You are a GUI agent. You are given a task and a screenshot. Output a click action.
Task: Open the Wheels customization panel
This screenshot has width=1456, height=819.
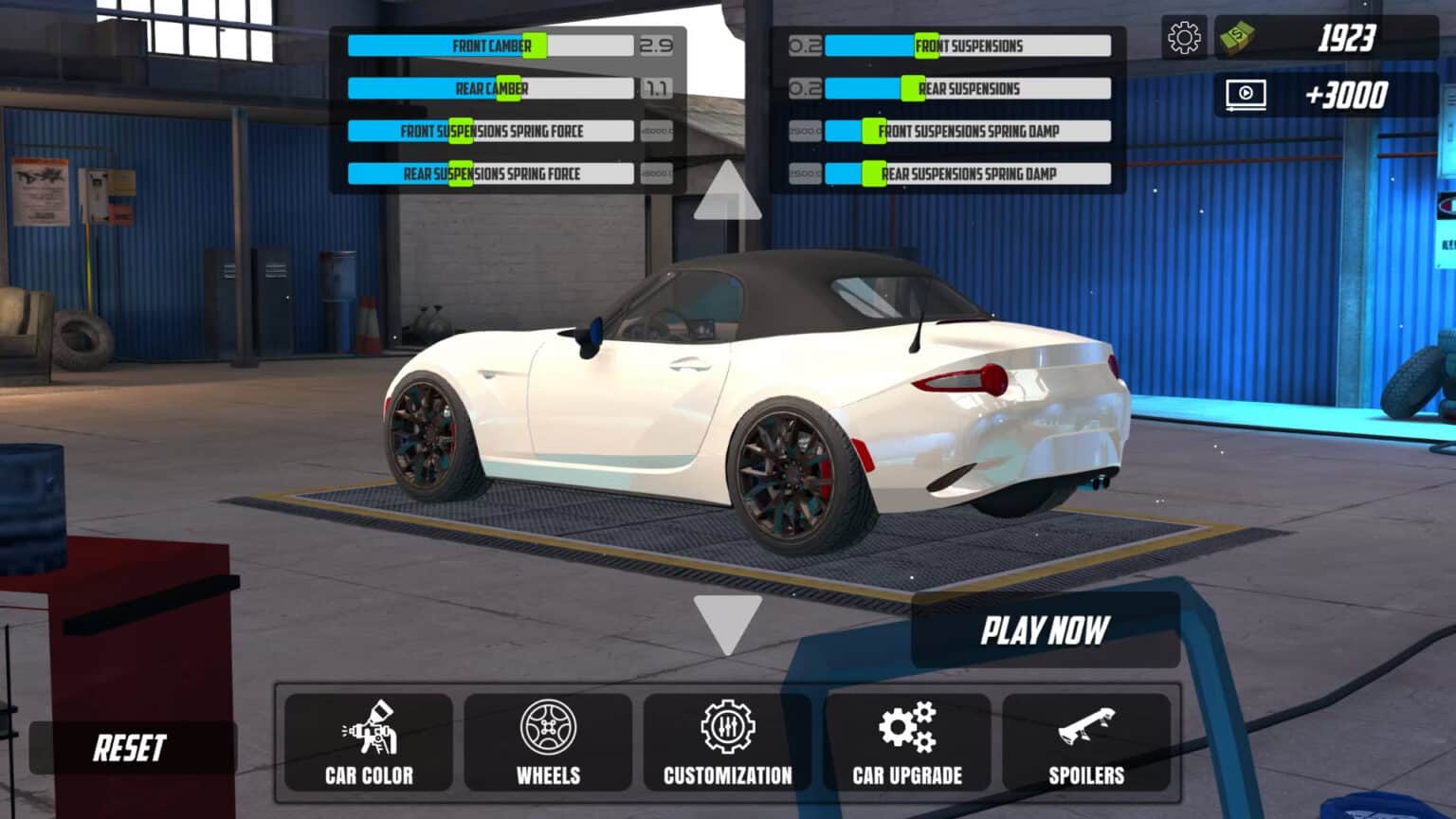[x=547, y=730]
